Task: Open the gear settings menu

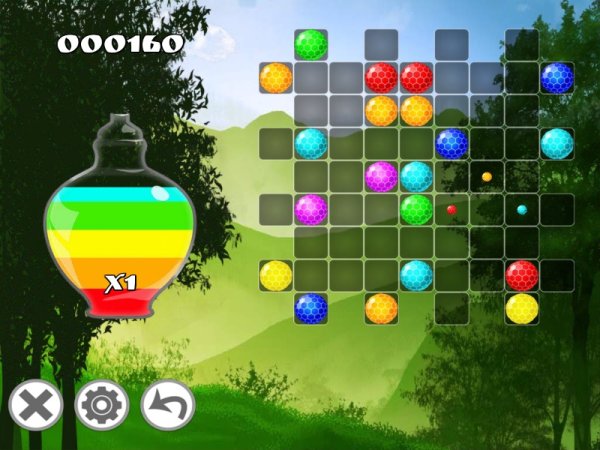Action: pyautogui.click(x=102, y=406)
